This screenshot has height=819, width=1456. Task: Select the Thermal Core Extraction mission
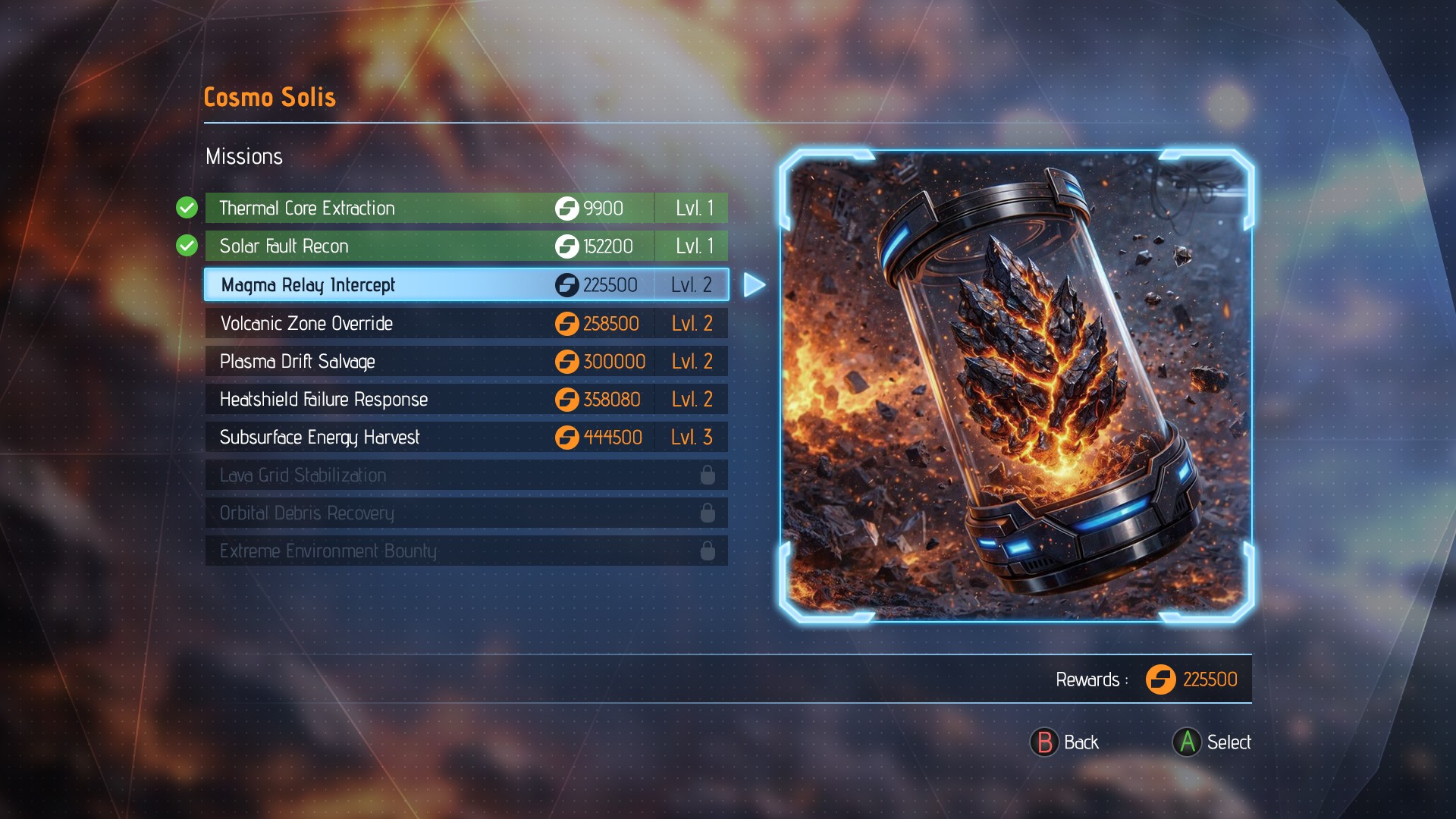pyautogui.click(x=466, y=208)
